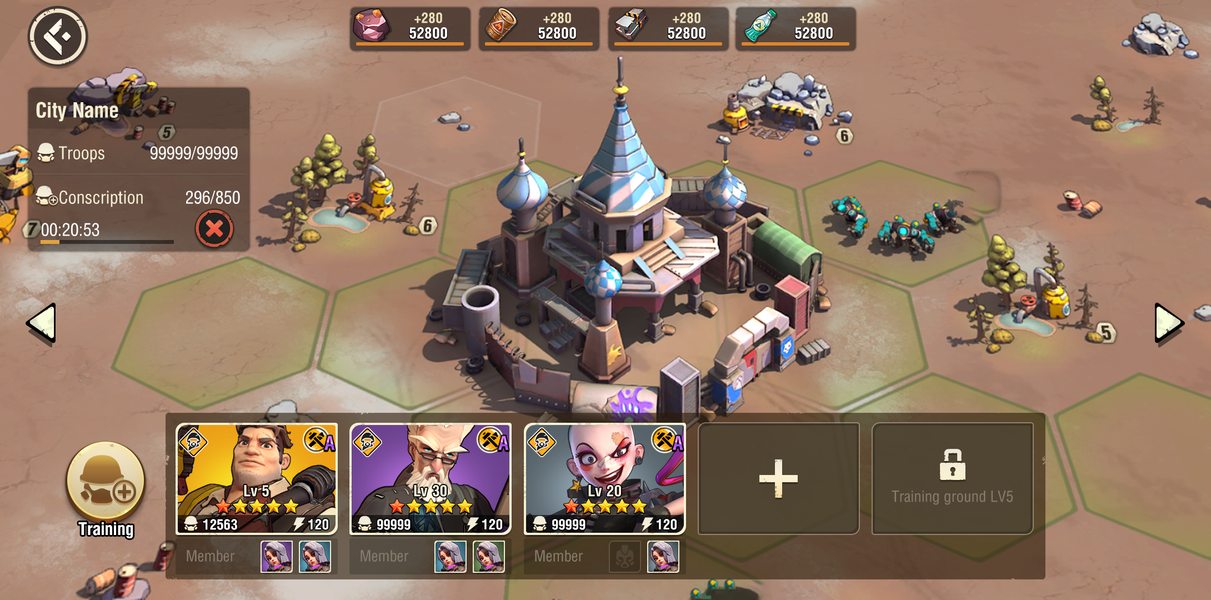Select the Lv 5 hero card
This screenshot has height=600, width=1211.
pos(257,479)
